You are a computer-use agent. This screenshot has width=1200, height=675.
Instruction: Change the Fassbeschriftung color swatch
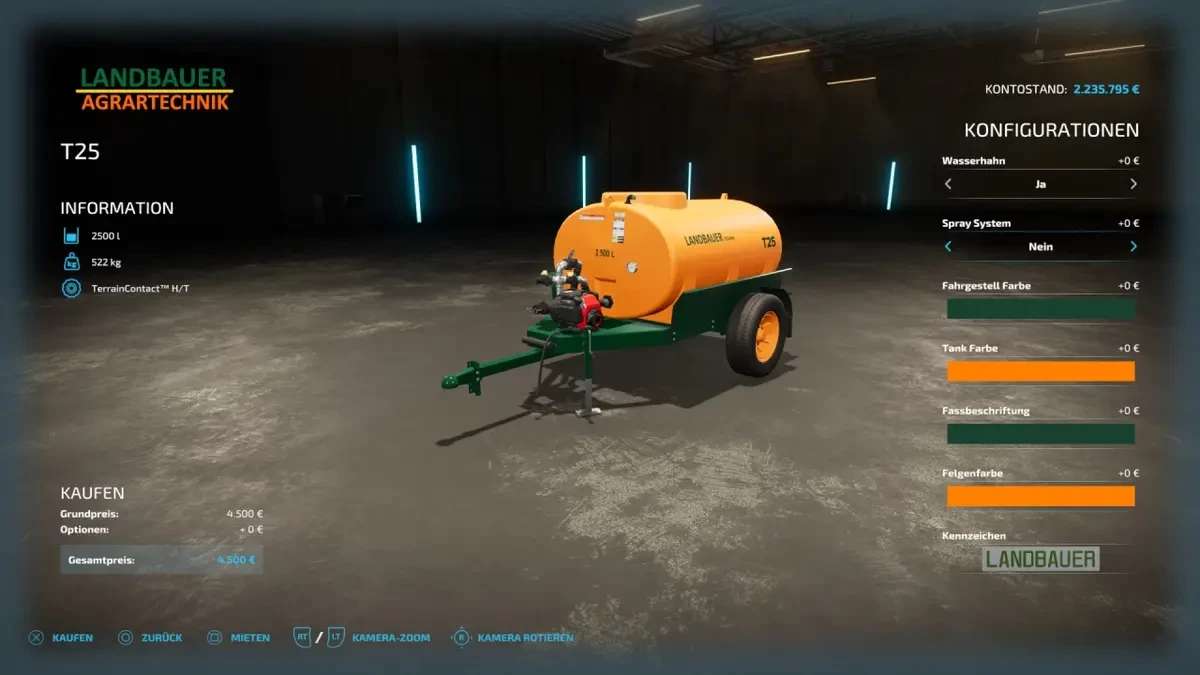[x=1040, y=434]
